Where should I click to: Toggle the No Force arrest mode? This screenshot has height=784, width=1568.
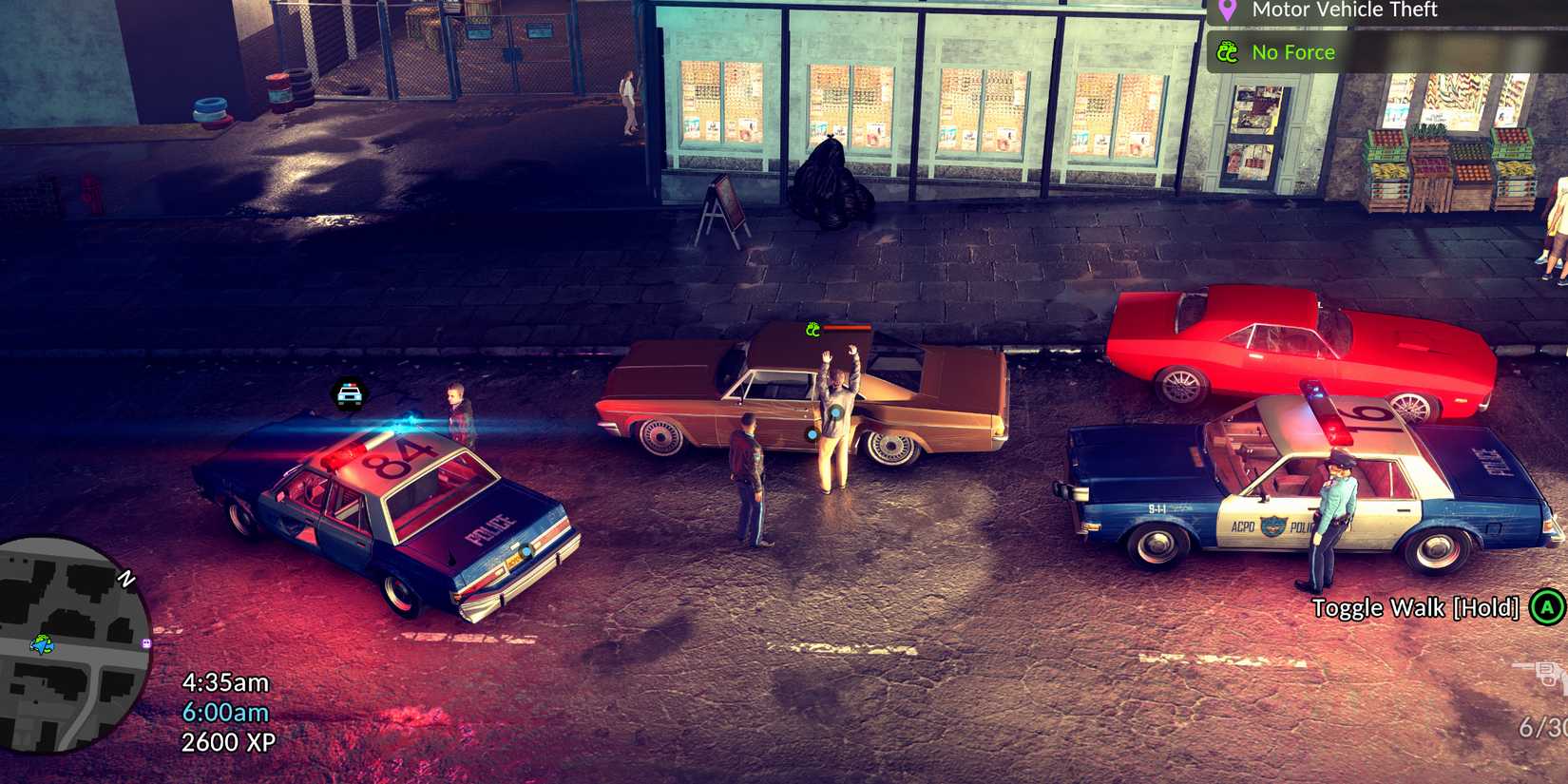tap(1292, 52)
